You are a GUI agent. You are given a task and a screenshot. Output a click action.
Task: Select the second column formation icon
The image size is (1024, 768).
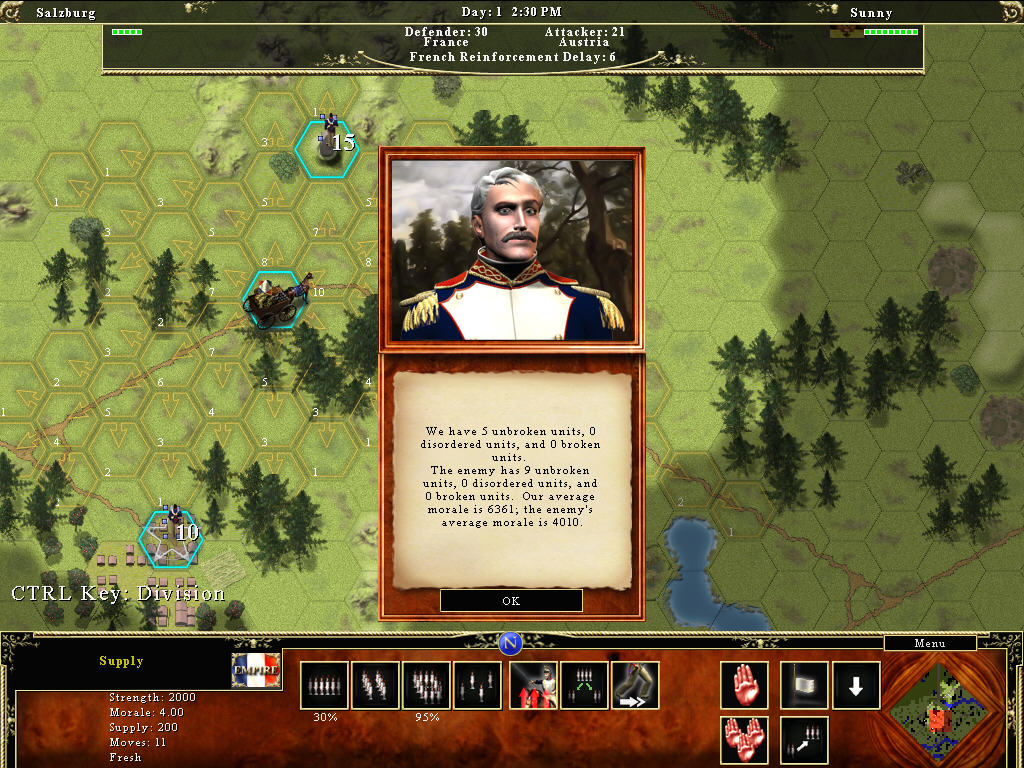[x=375, y=686]
